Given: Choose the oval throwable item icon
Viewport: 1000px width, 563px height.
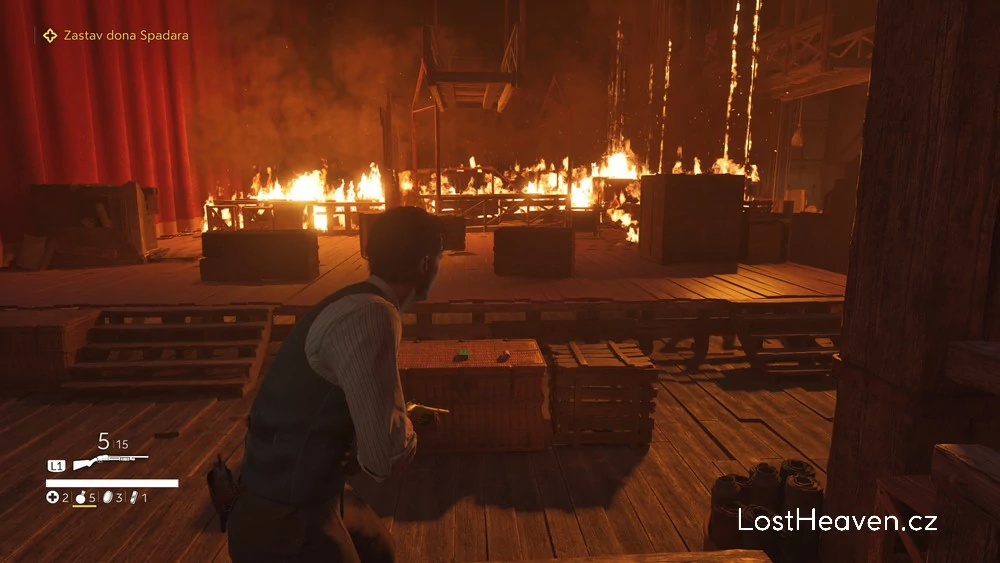Looking at the screenshot, I should tap(106, 497).
